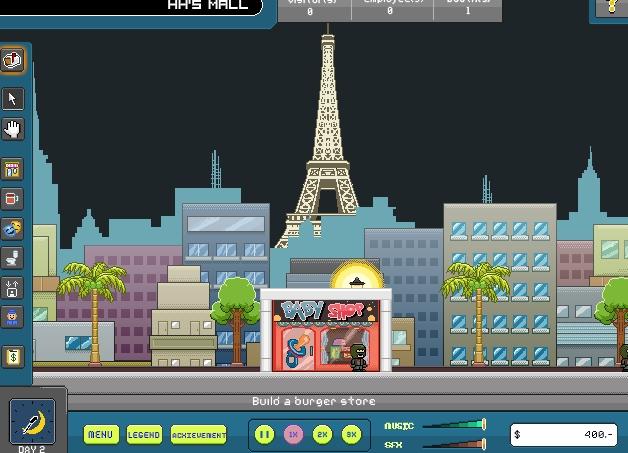
Task: Open the Menu button
Action: coord(100,435)
